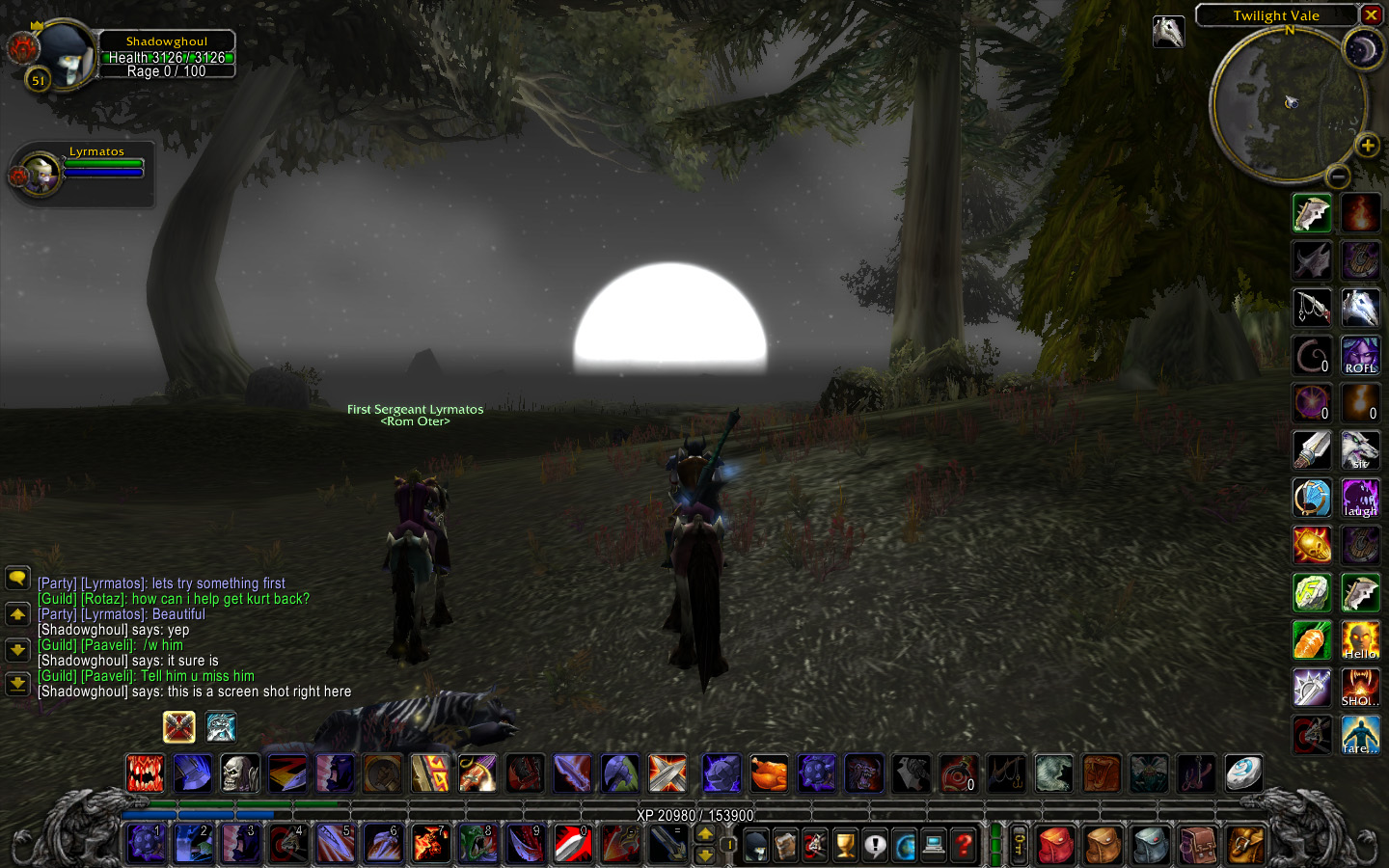Open the keyring with the key button
This screenshot has width=1389, height=868.
tap(1019, 846)
